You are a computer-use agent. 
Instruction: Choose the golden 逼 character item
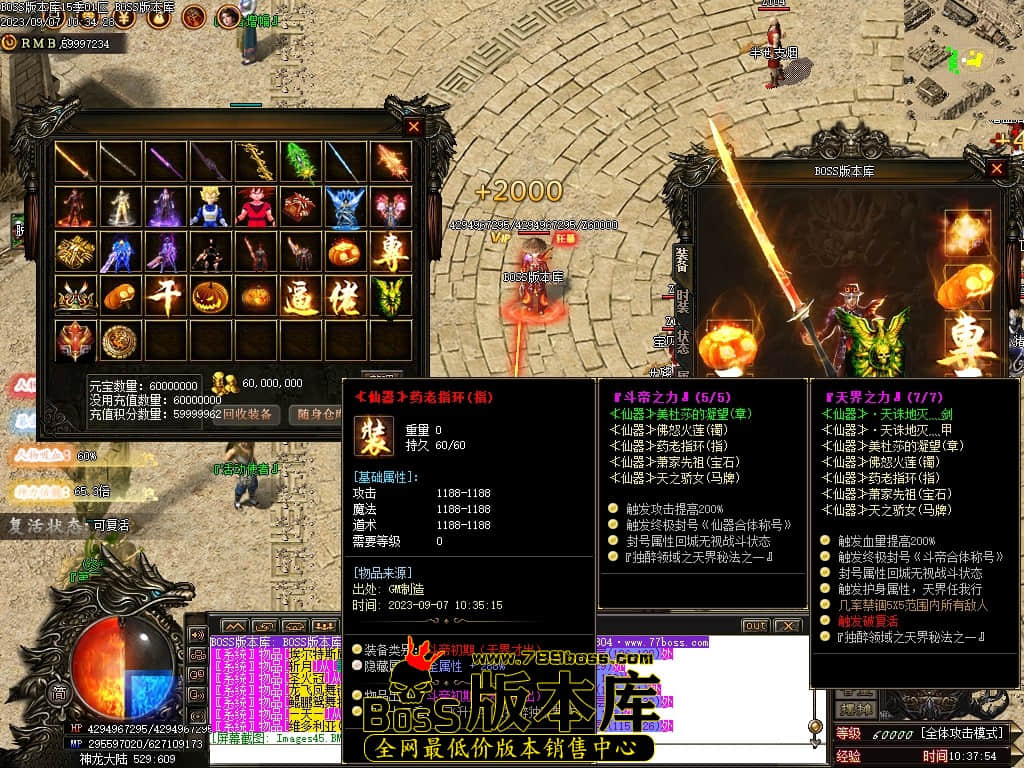click(300, 297)
